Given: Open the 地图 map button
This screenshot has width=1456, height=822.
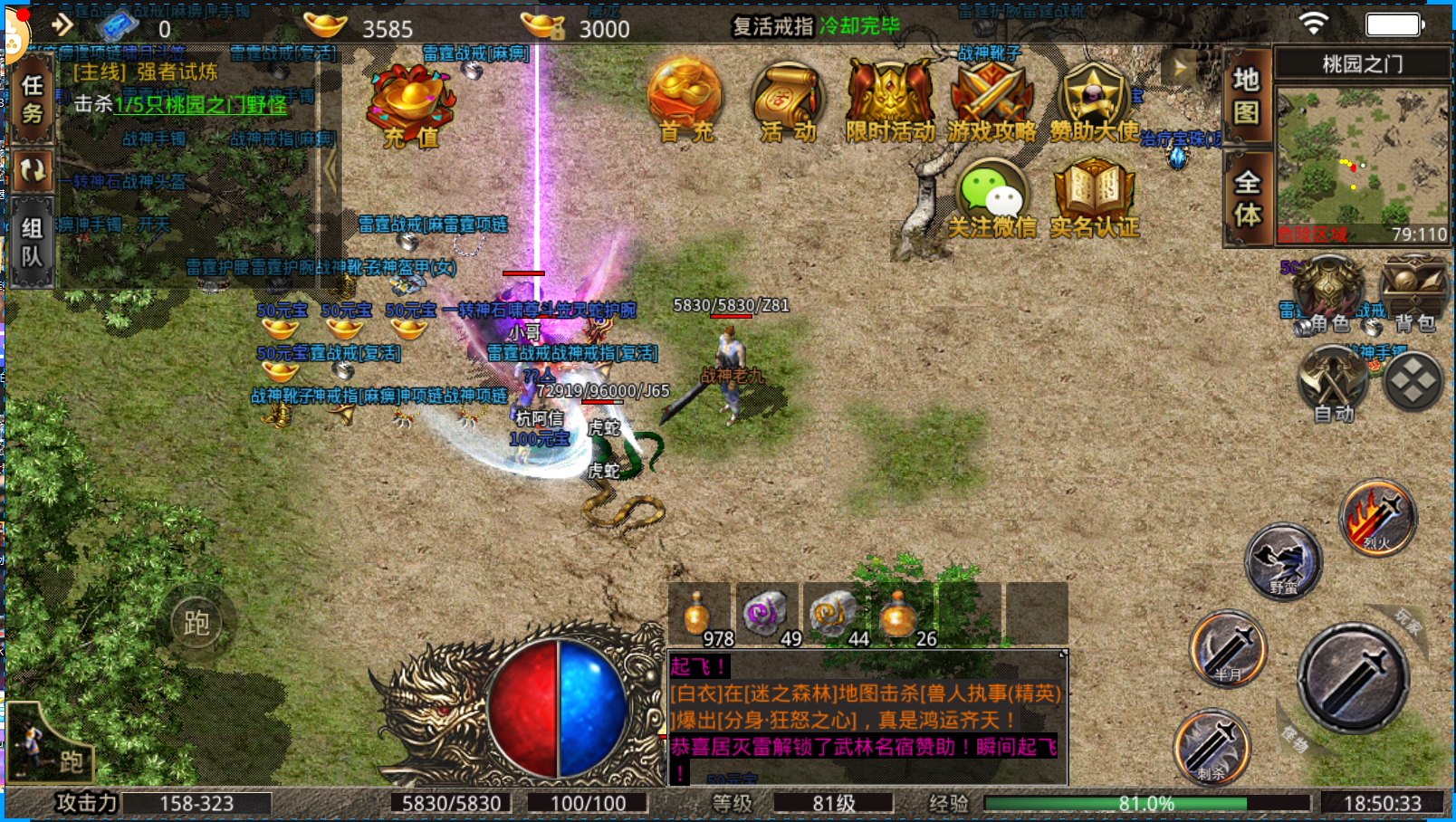Looking at the screenshot, I should point(1247,96).
